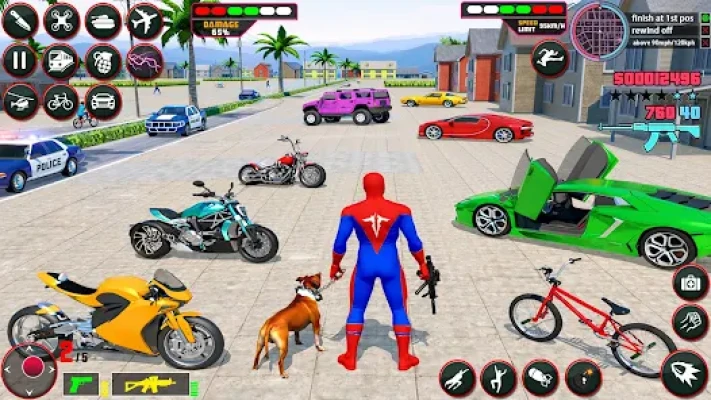
Task: Use the first aid medkit
Action: (690, 282)
